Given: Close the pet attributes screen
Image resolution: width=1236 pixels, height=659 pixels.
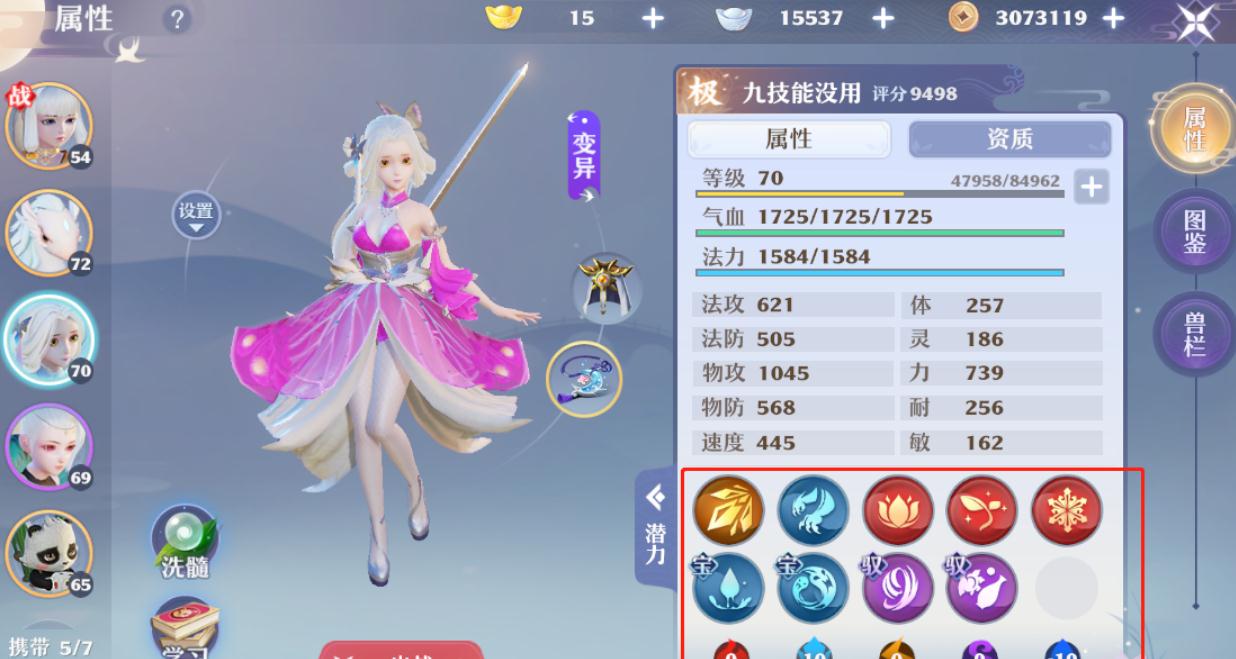Looking at the screenshot, I should [1195, 21].
